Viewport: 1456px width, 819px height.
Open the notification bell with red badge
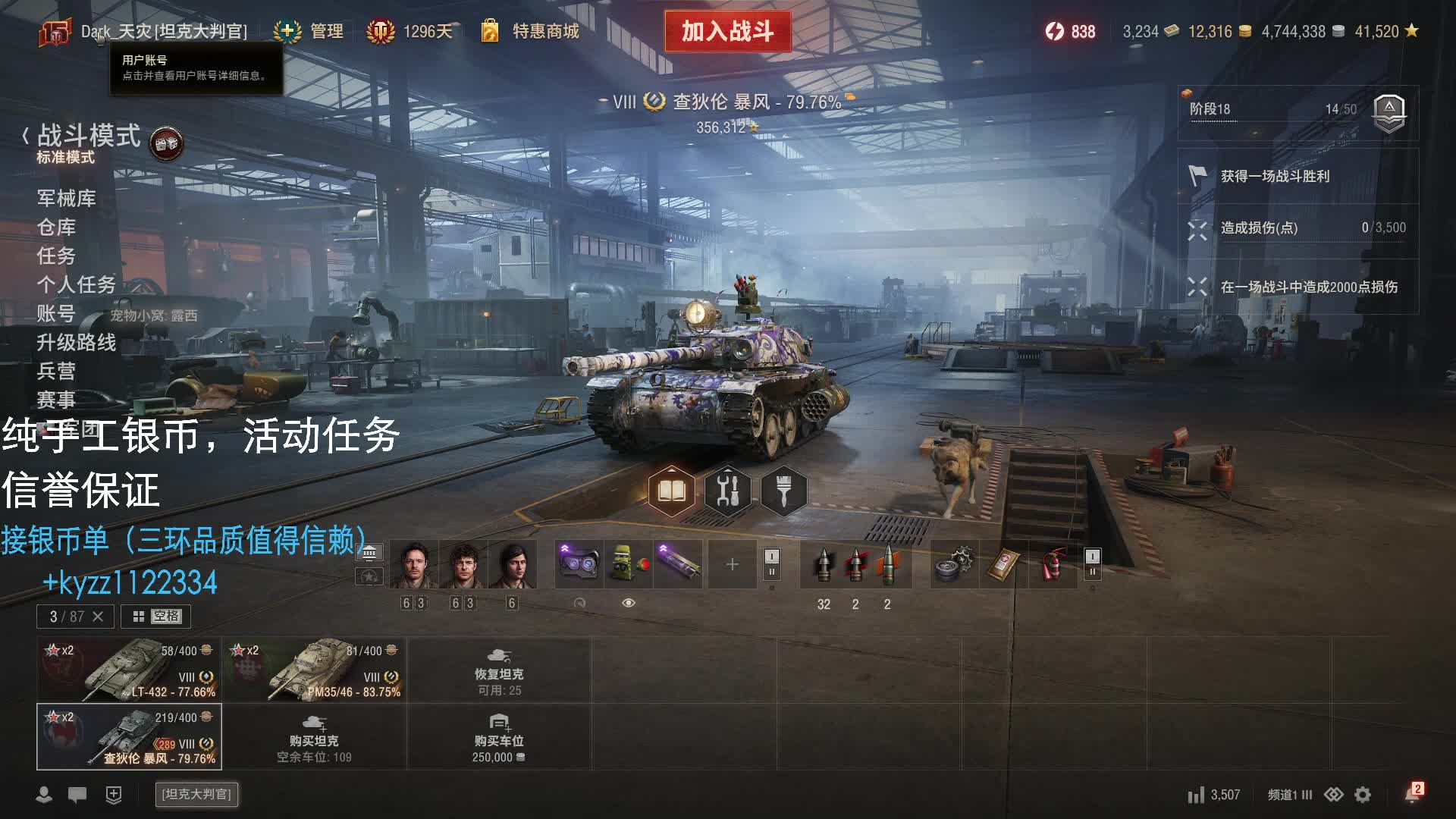click(x=1412, y=794)
